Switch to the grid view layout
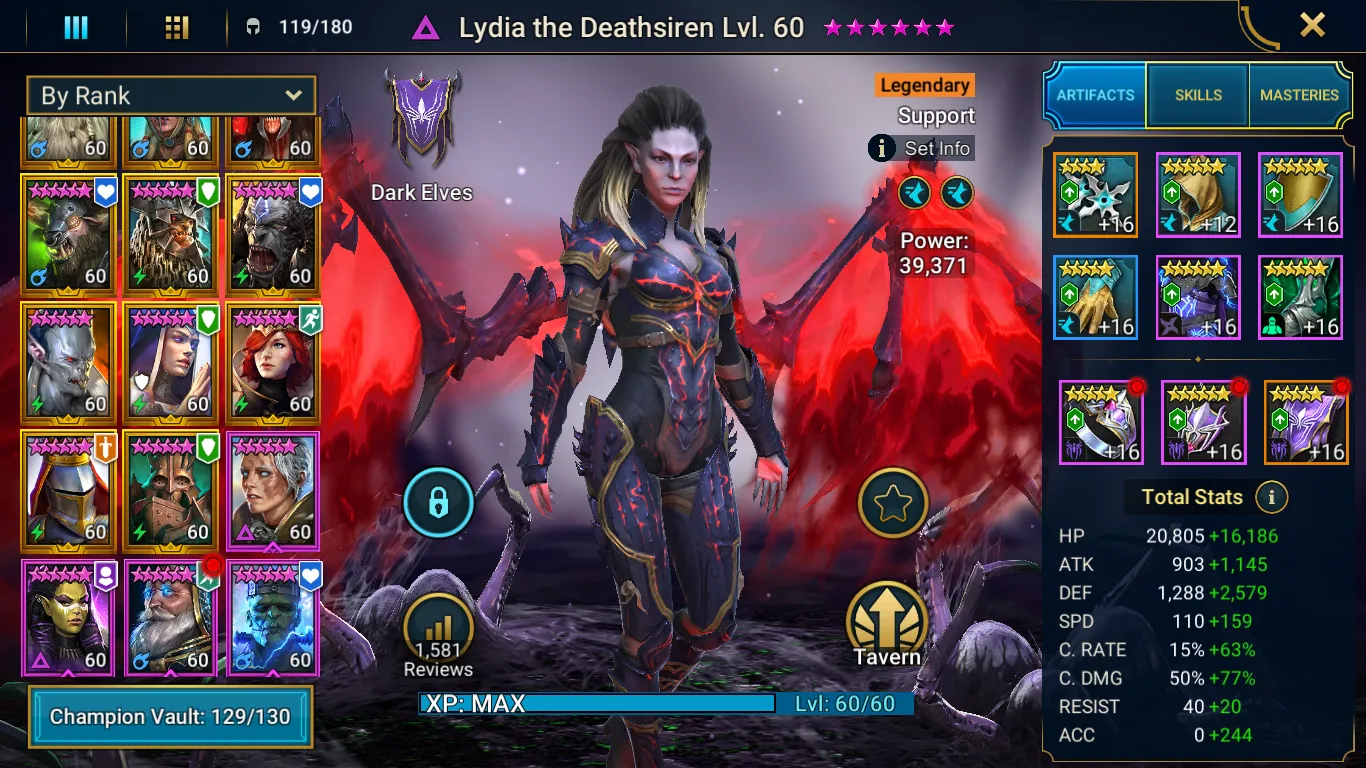 click(x=177, y=27)
